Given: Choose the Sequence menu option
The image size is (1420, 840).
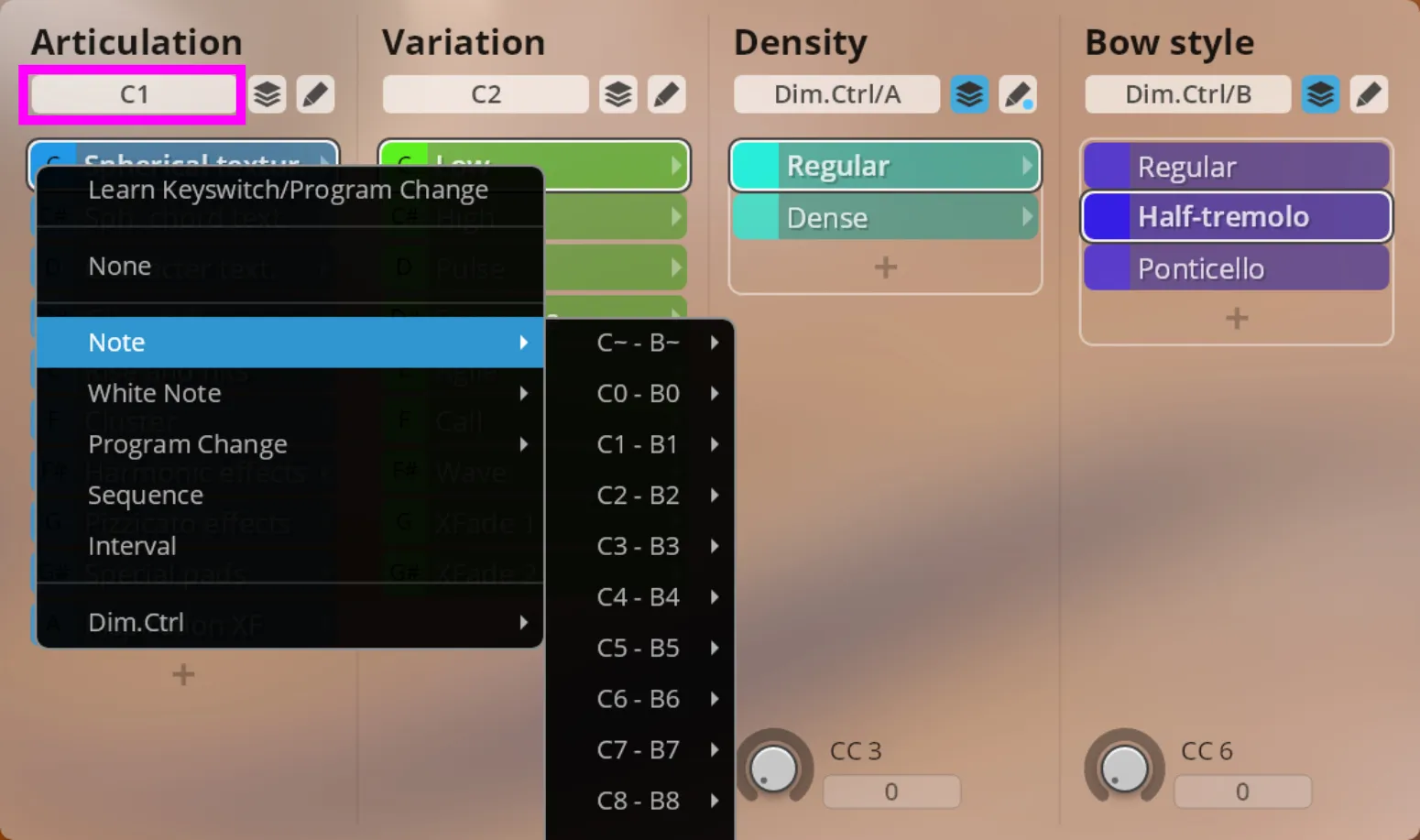Looking at the screenshot, I should coord(146,495).
